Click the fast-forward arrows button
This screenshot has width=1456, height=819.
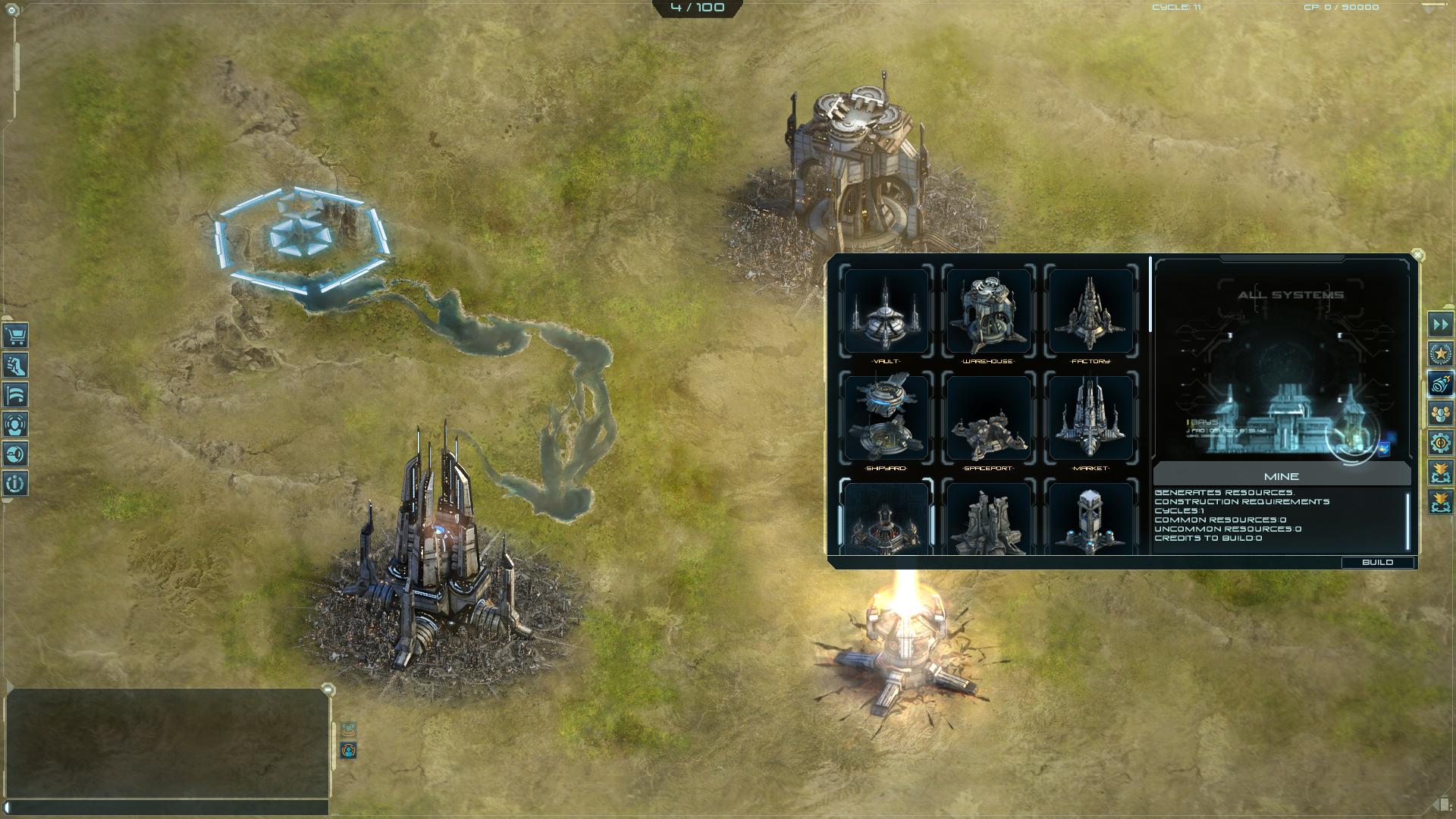tap(1440, 325)
